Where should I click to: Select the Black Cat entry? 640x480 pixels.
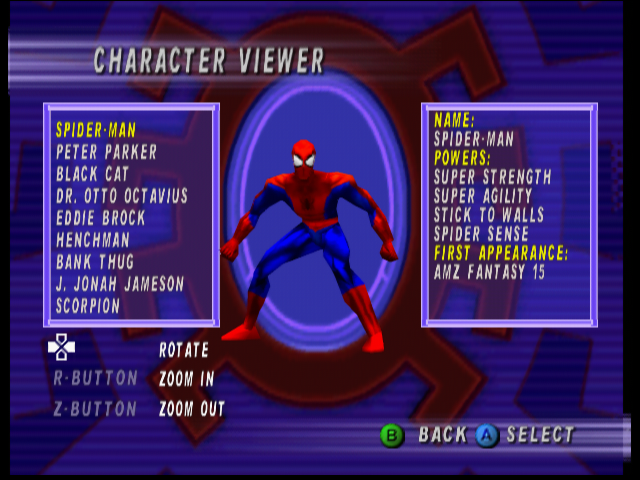[92, 174]
